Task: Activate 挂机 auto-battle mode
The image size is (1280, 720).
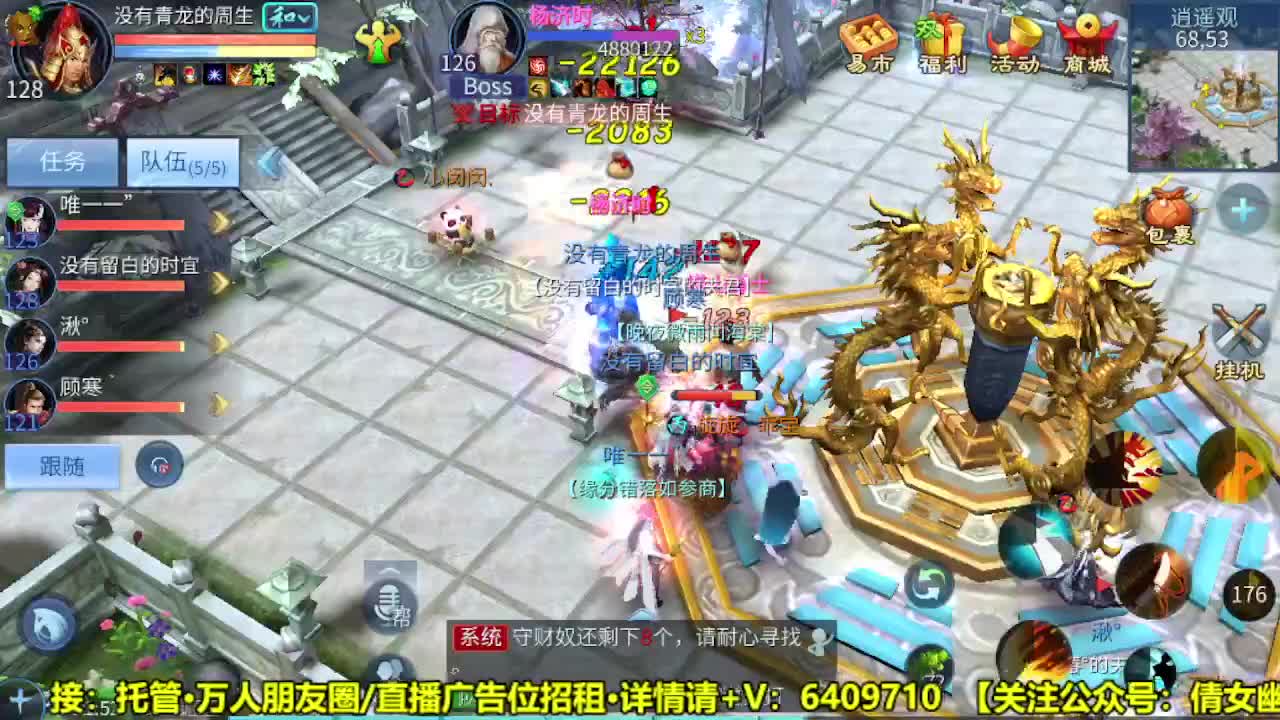Action: 1240,337
